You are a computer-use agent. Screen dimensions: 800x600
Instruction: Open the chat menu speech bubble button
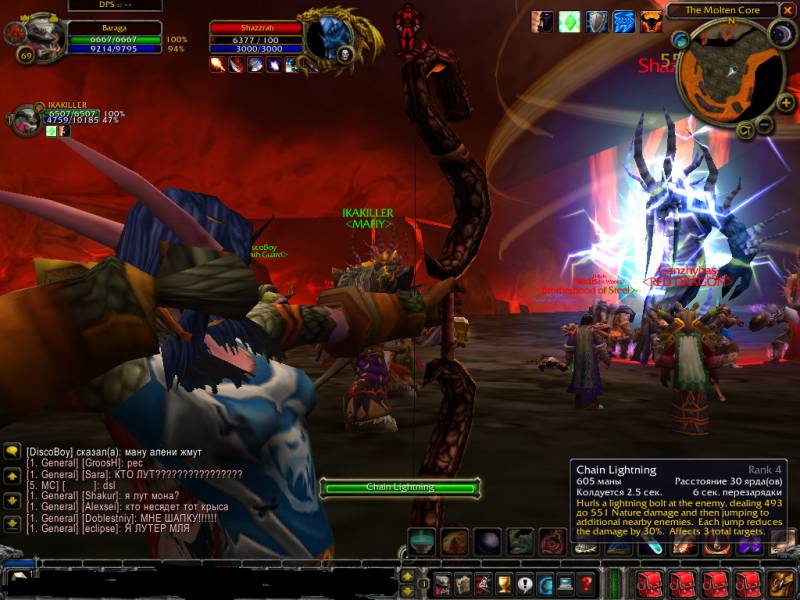point(13,451)
